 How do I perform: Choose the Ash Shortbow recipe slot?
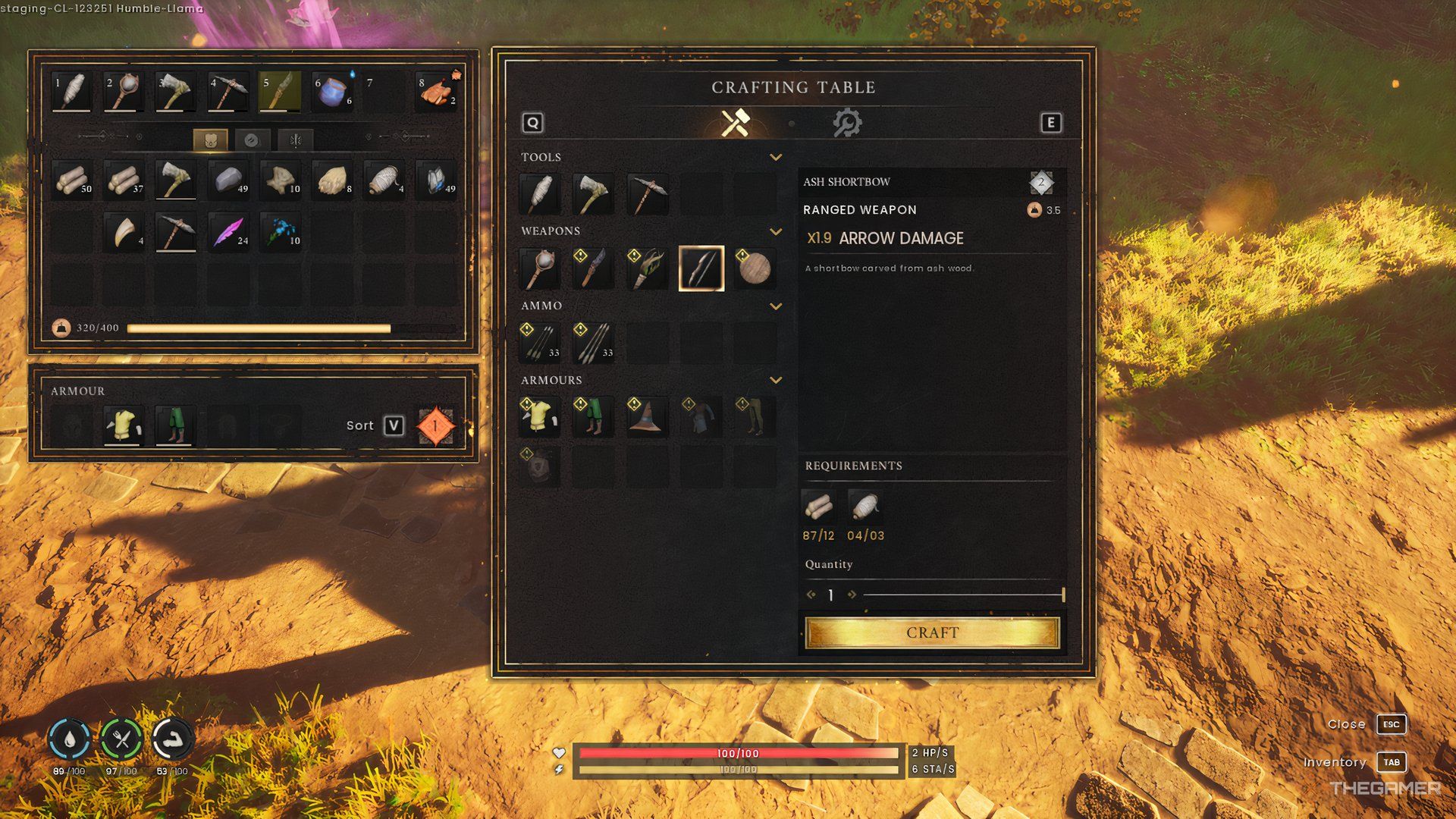point(701,268)
